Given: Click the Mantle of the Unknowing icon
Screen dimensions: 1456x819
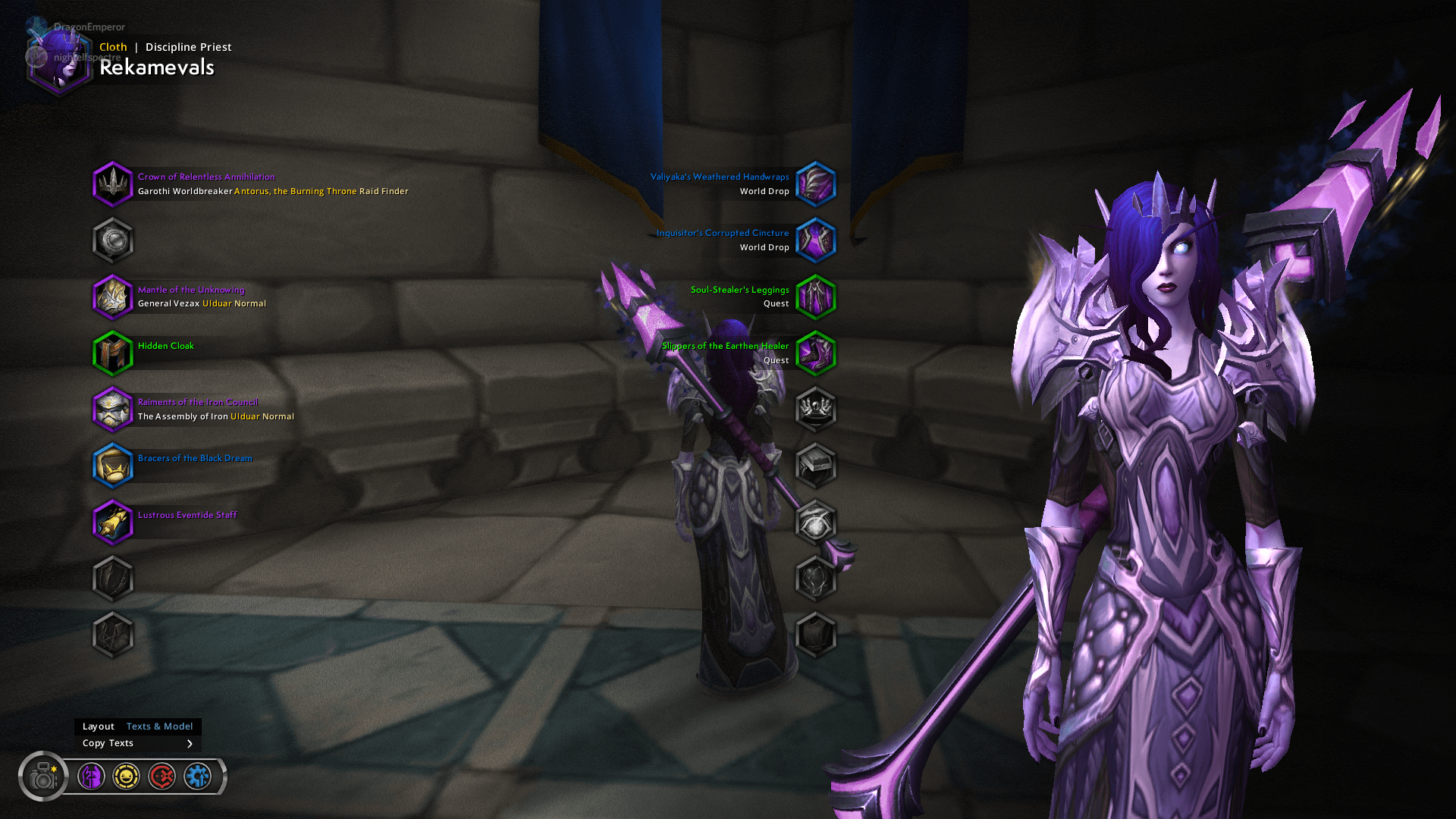Looking at the screenshot, I should point(113,297).
